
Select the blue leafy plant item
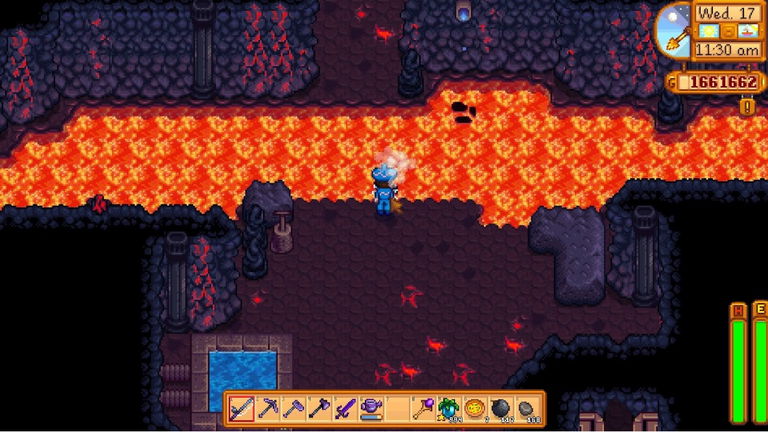448,408
